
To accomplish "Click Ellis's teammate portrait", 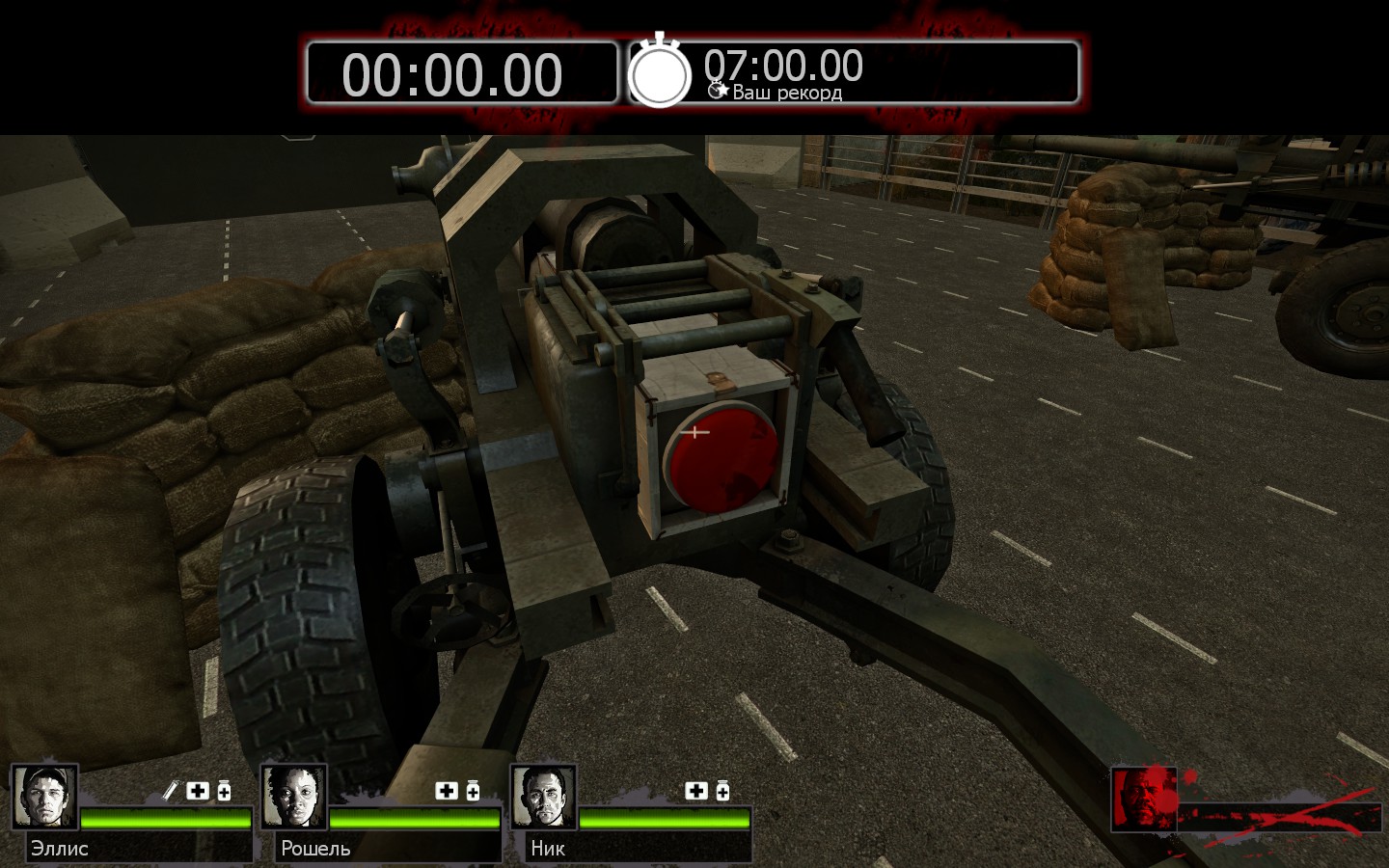I will pyautogui.click(x=44, y=797).
